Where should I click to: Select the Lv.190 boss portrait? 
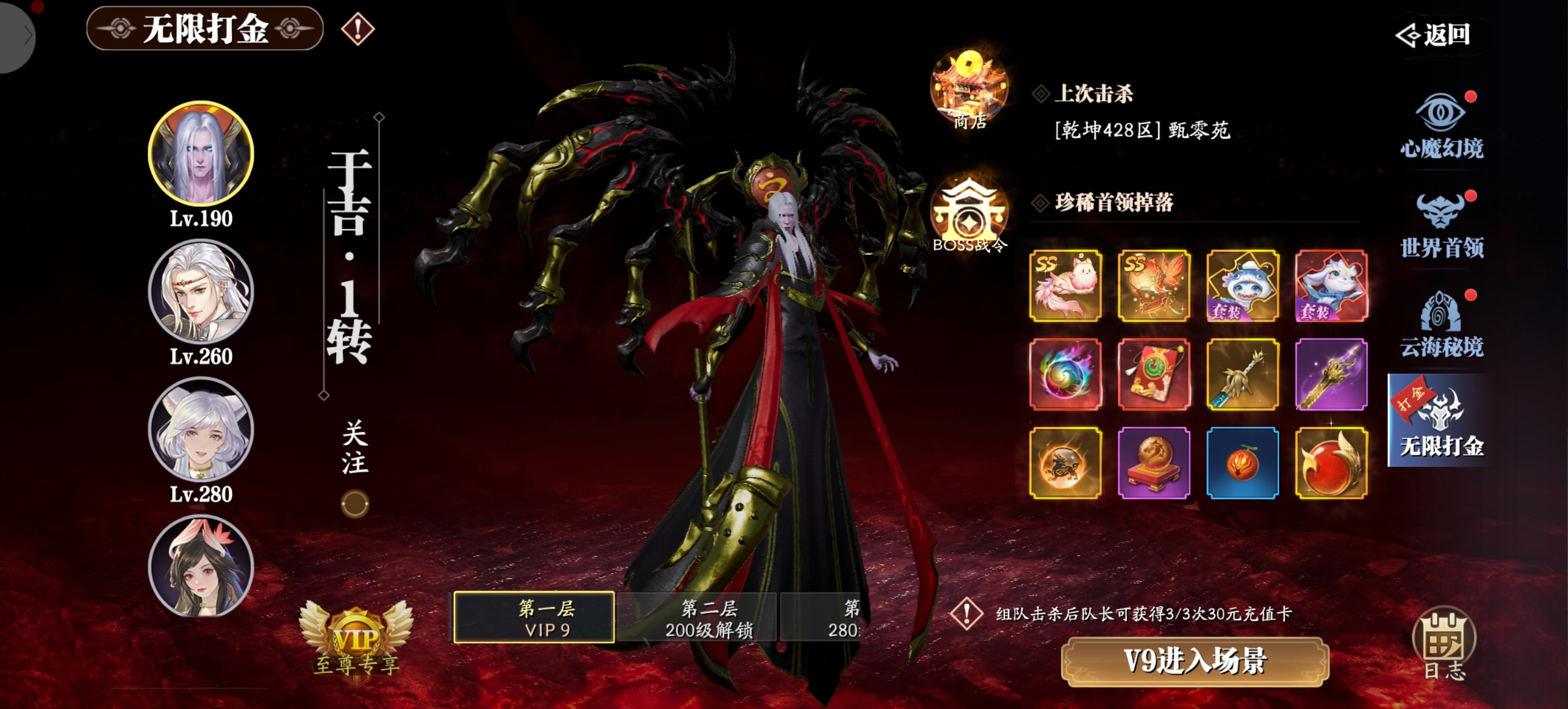pos(201,153)
